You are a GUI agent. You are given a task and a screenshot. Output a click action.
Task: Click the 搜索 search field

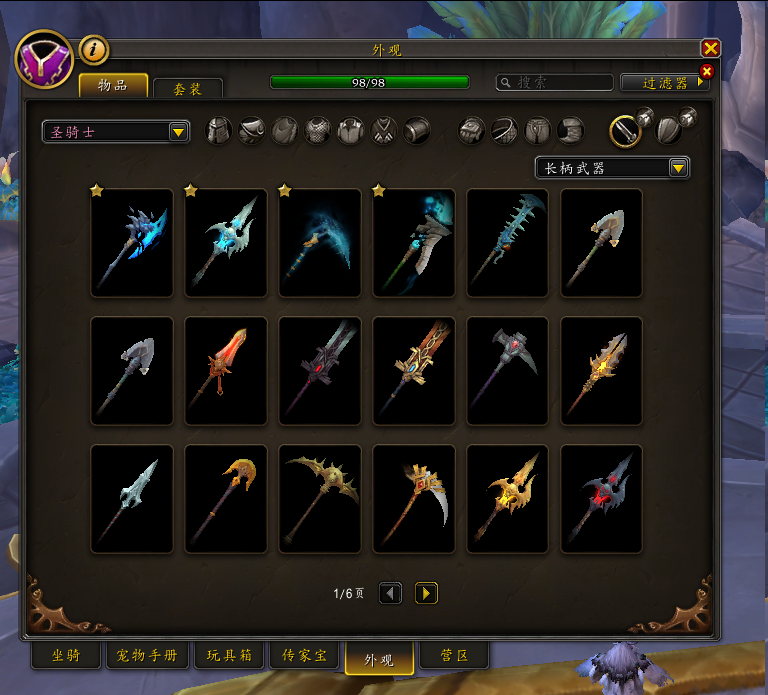pyautogui.click(x=556, y=82)
